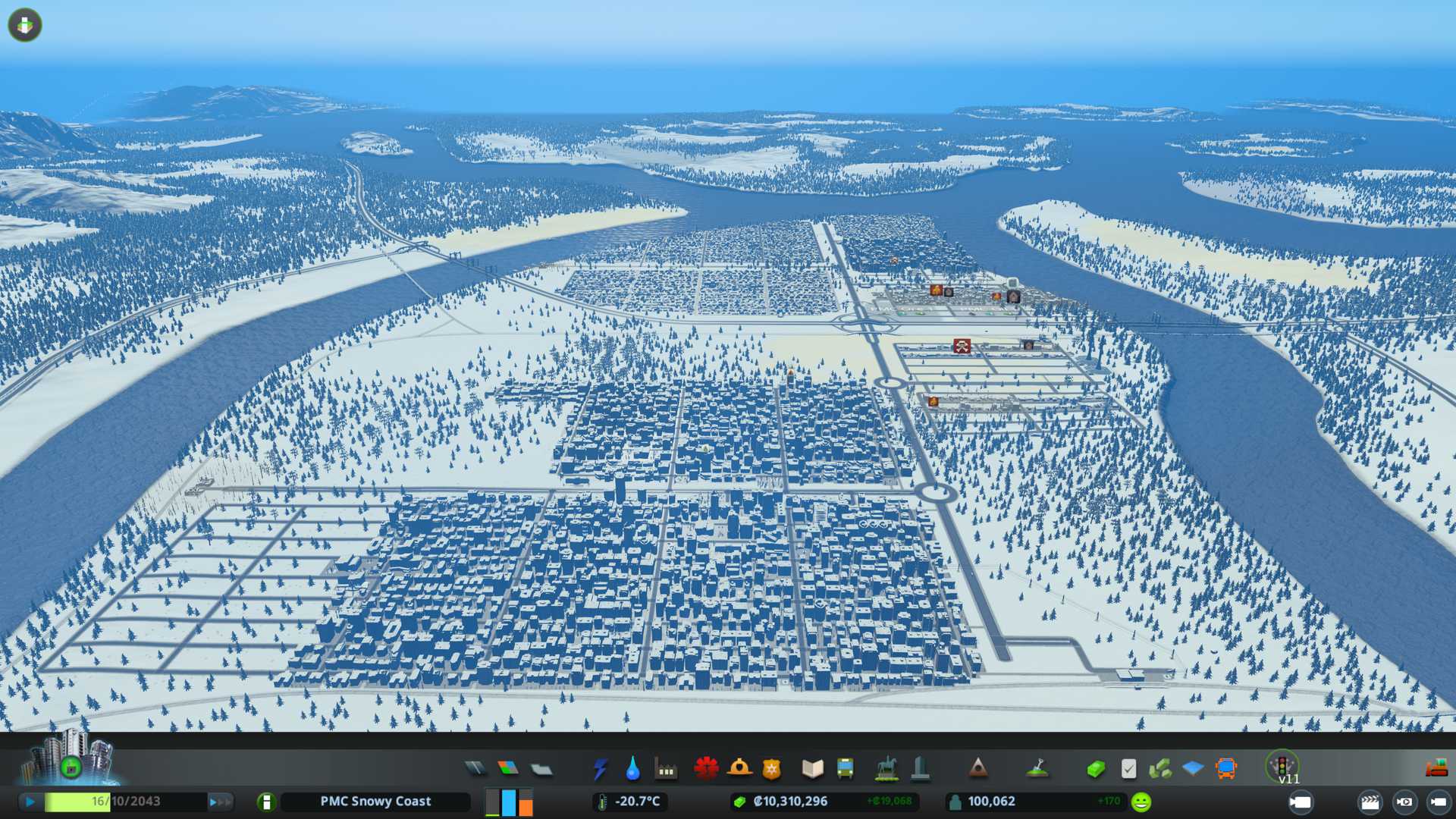Open the Fire Department helmet menu
The height and width of the screenshot is (819, 1456).
click(x=739, y=769)
